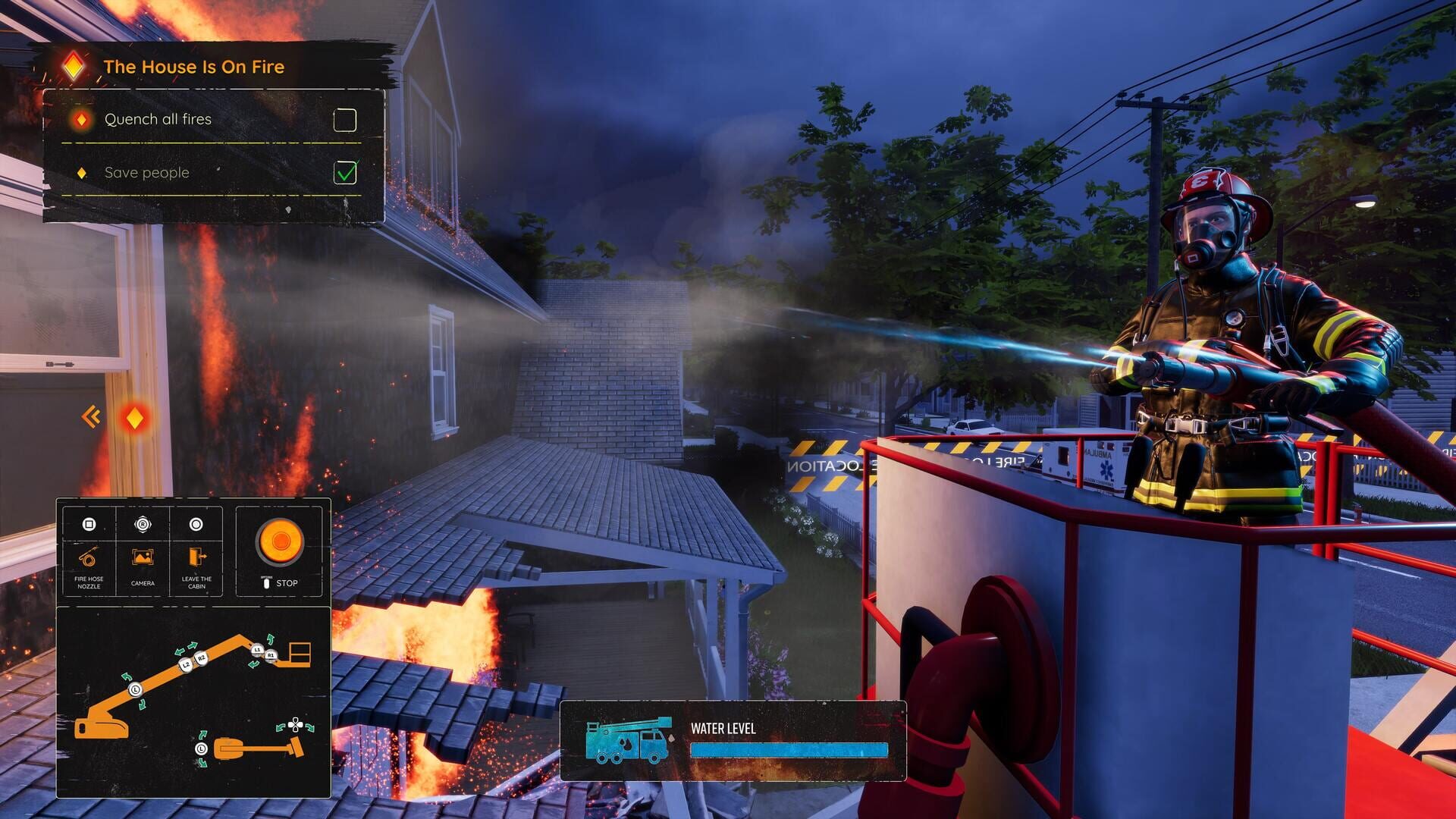The height and width of the screenshot is (819, 1456).
Task: Click the R-stick rotation icon above Camera
Action: (143, 524)
